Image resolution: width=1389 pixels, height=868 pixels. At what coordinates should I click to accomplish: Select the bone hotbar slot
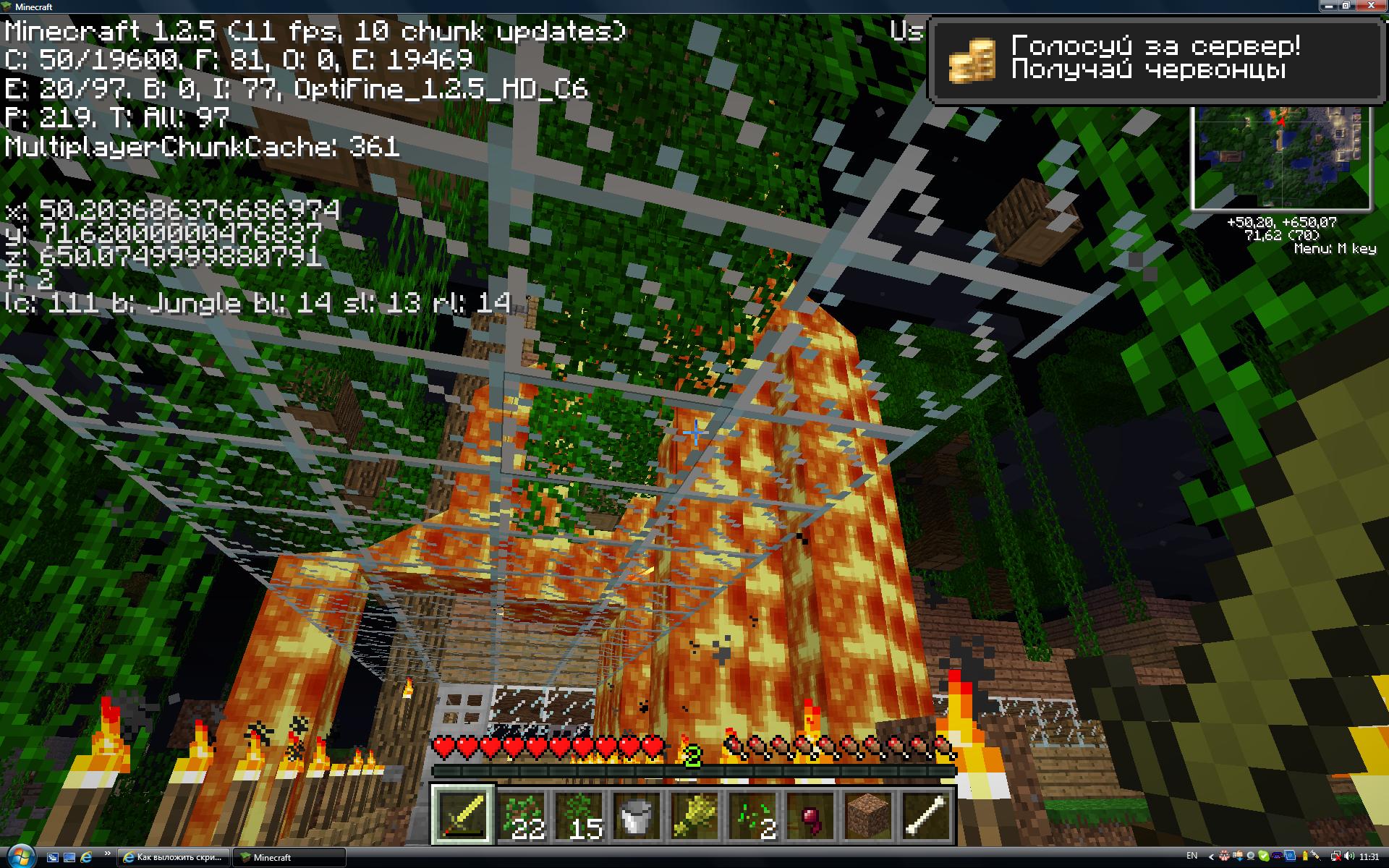[x=926, y=814]
